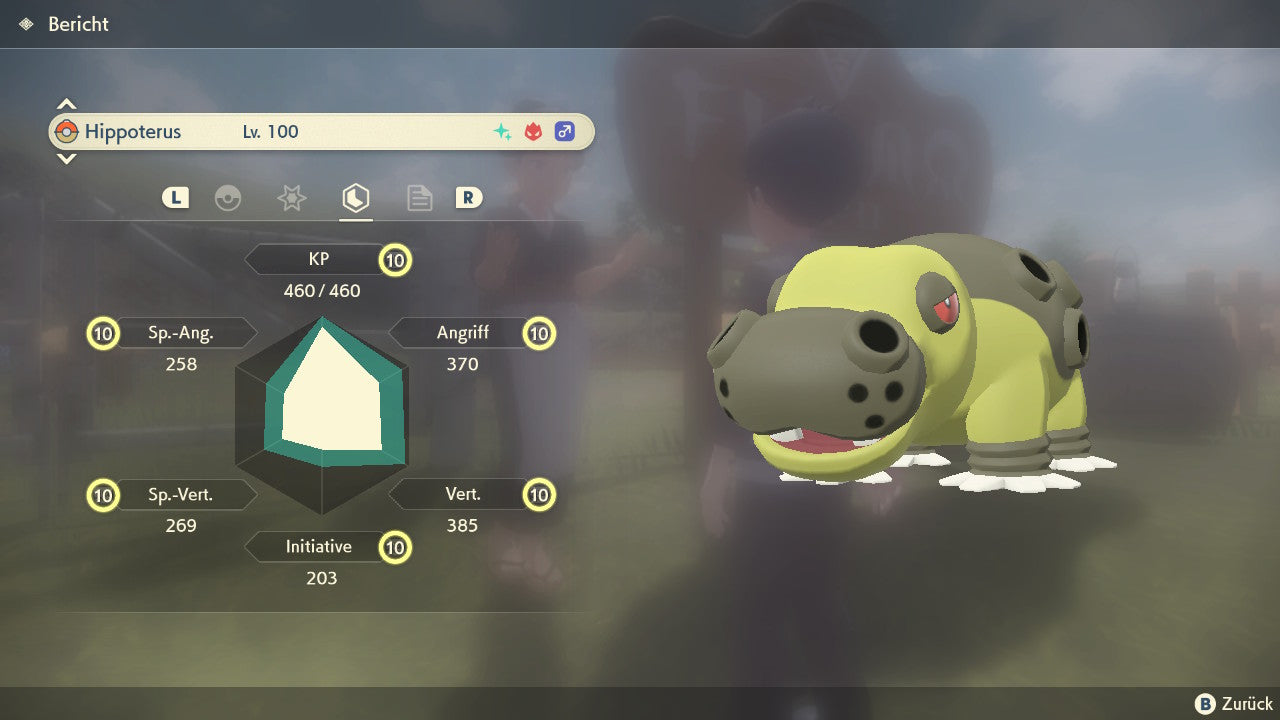Viewport: 1280px width, 720px height.
Task: Select the Sp.-Vert. stat label
Action: tap(181, 494)
